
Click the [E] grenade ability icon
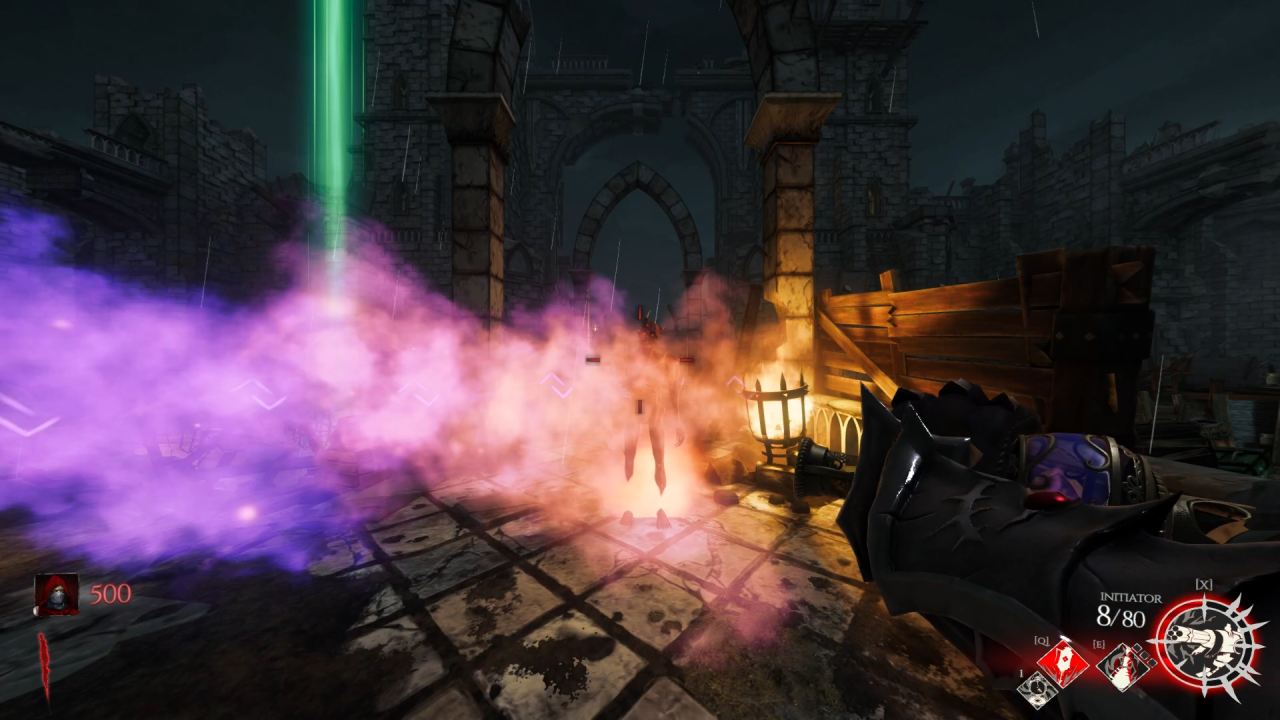pos(1121,668)
